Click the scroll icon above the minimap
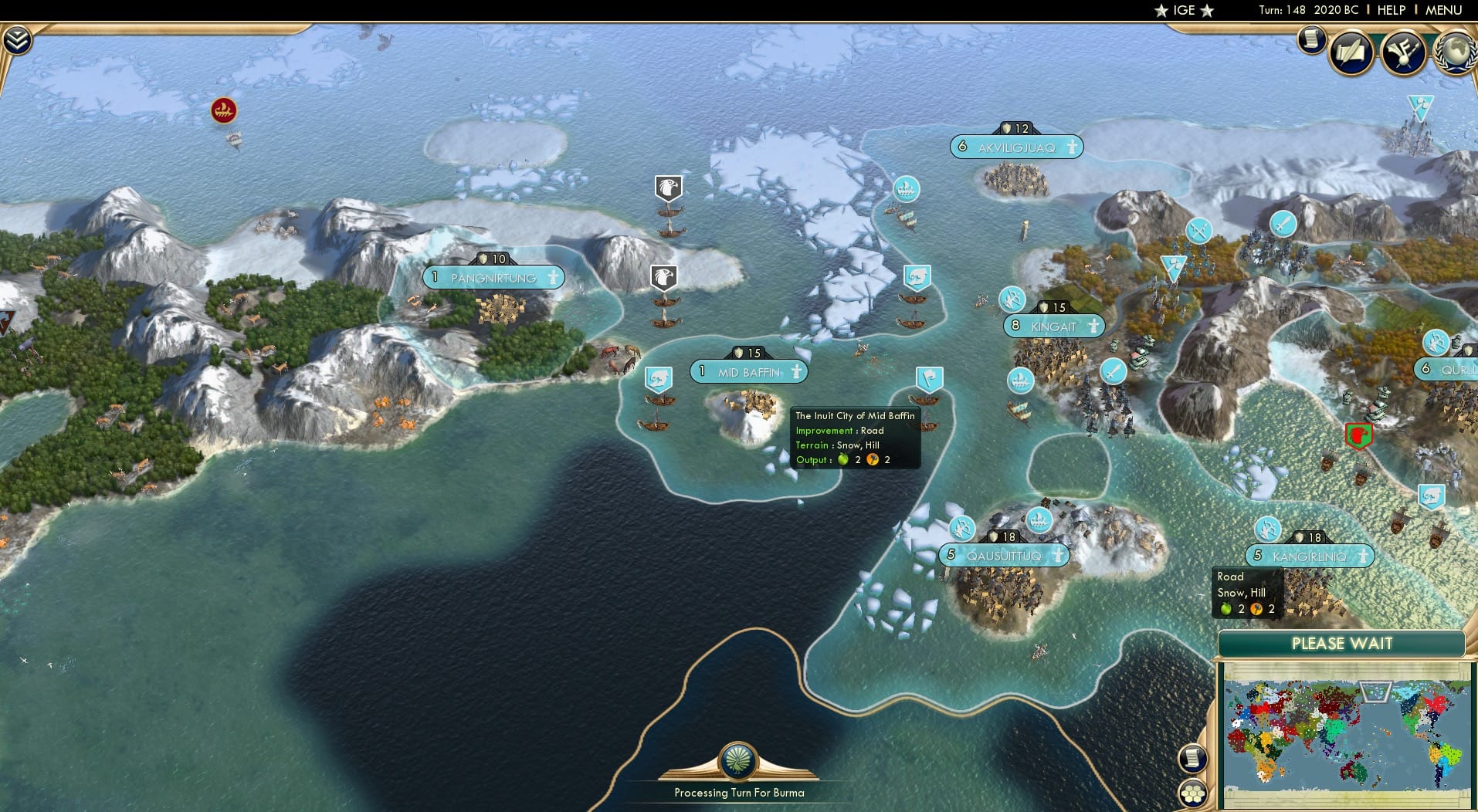This screenshot has height=812, width=1478. click(1193, 757)
